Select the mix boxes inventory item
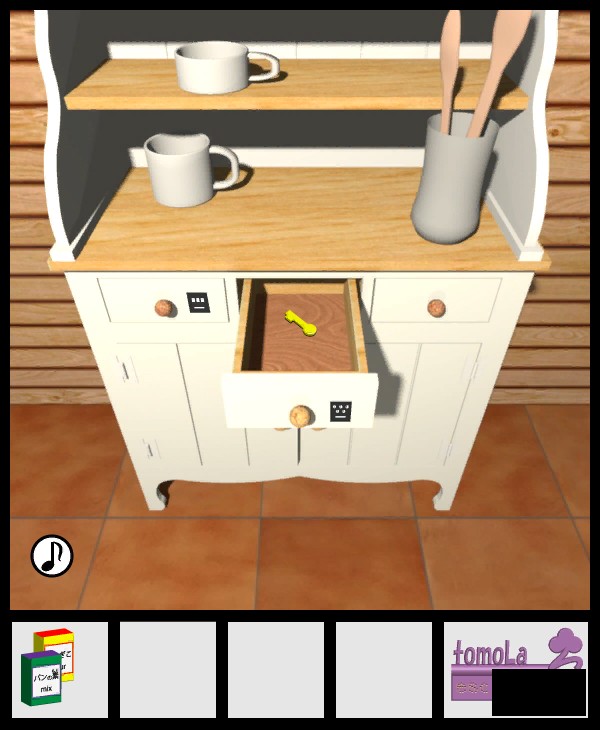 coord(59,669)
